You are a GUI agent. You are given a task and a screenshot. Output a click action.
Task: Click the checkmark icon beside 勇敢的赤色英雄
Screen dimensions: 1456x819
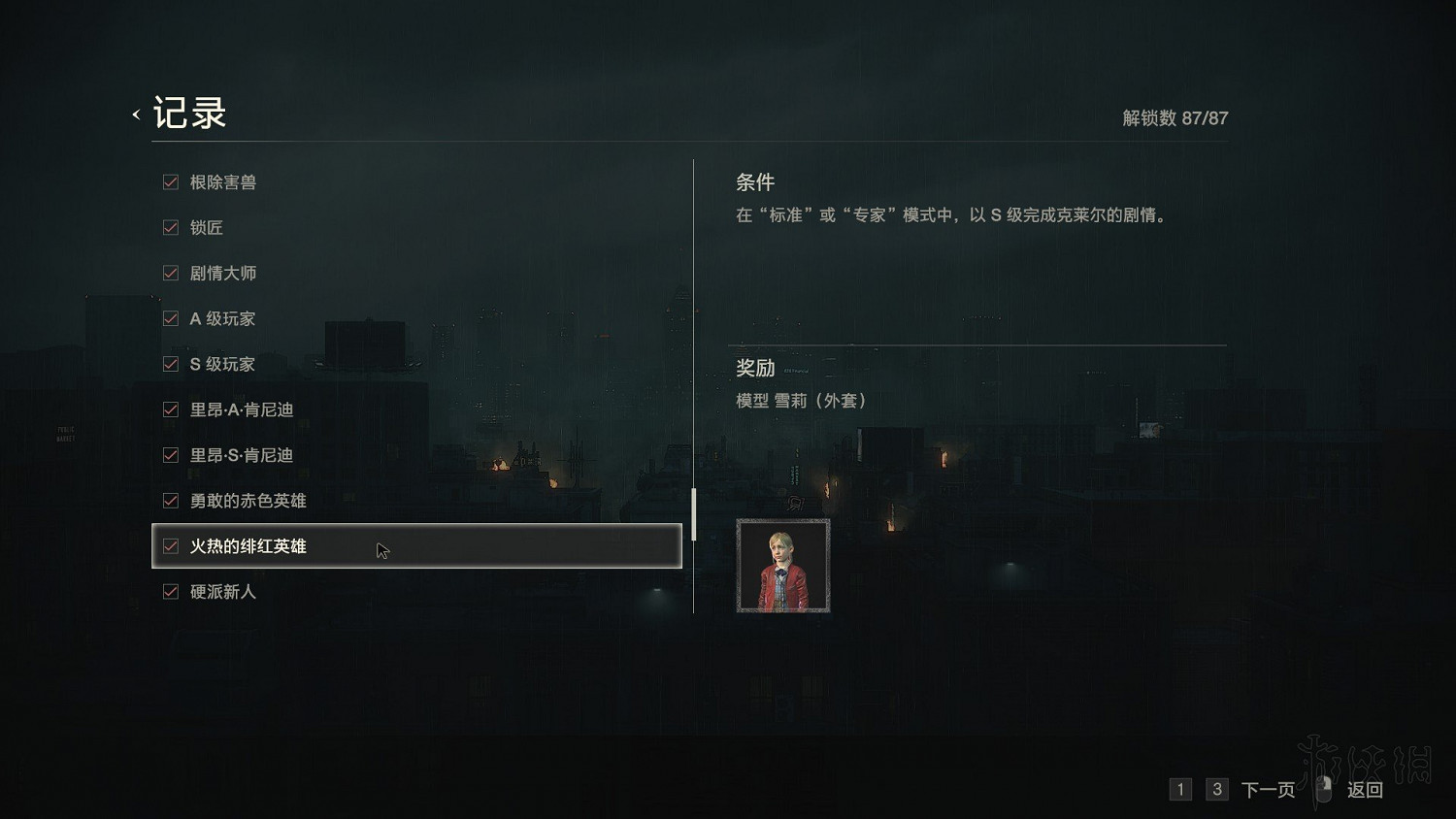click(x=171, y=501)
